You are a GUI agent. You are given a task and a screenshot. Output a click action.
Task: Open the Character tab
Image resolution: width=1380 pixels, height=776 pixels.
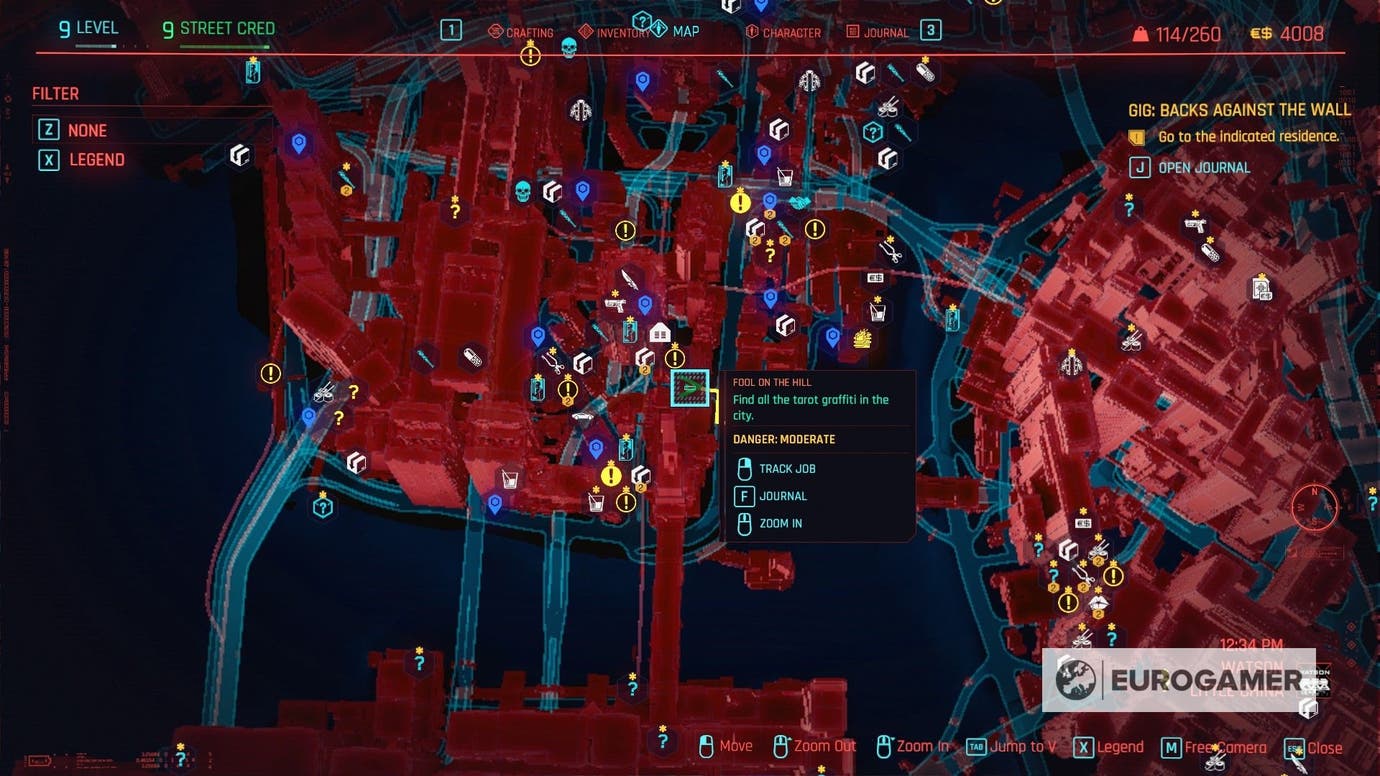[792, 31]
